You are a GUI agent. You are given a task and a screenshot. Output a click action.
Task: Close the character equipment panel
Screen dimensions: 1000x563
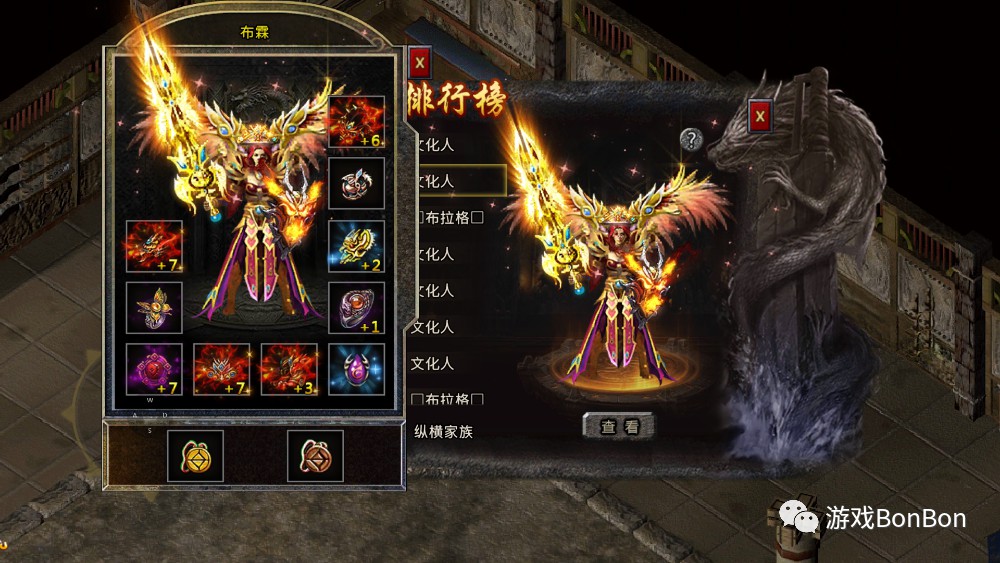pos(420,62)
